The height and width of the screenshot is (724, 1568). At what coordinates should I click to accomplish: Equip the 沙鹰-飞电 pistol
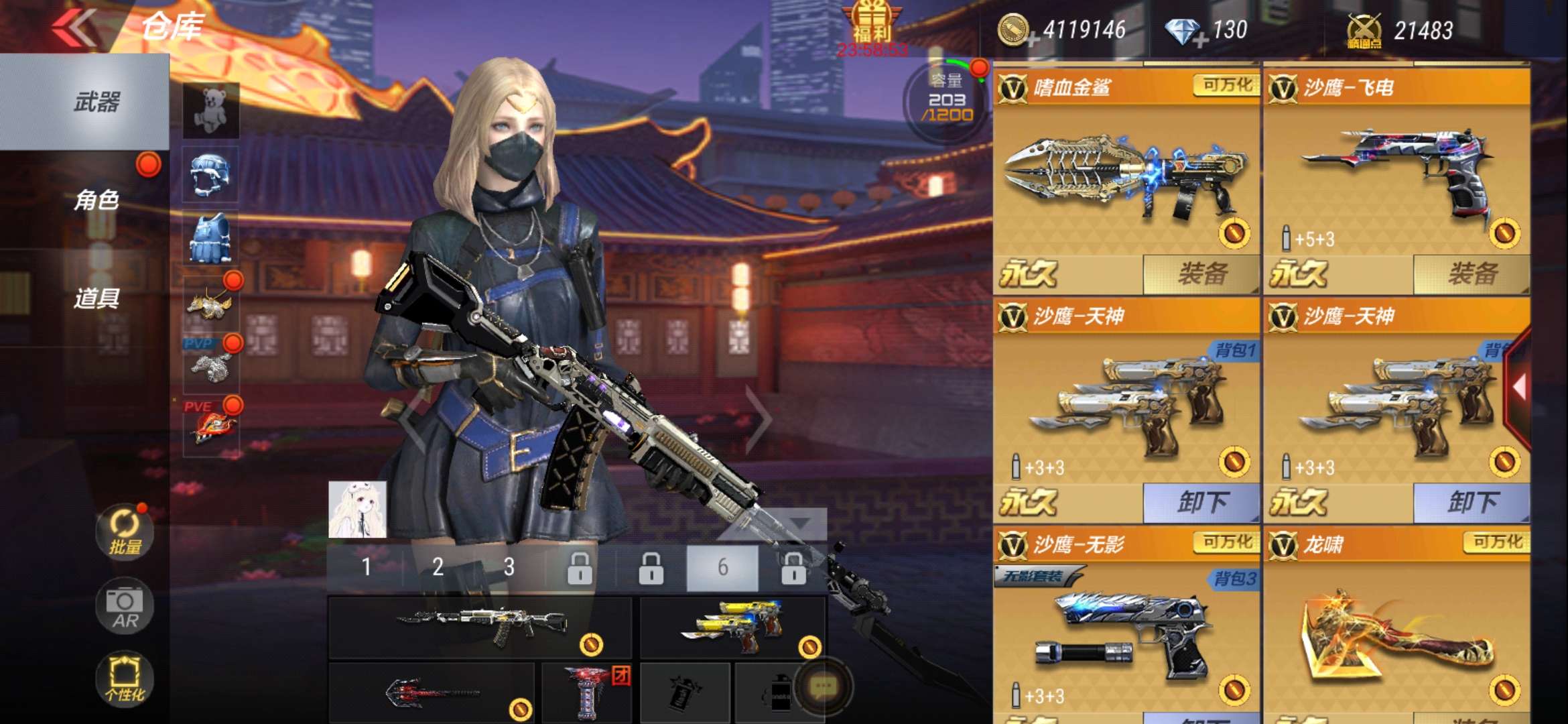1472,274
